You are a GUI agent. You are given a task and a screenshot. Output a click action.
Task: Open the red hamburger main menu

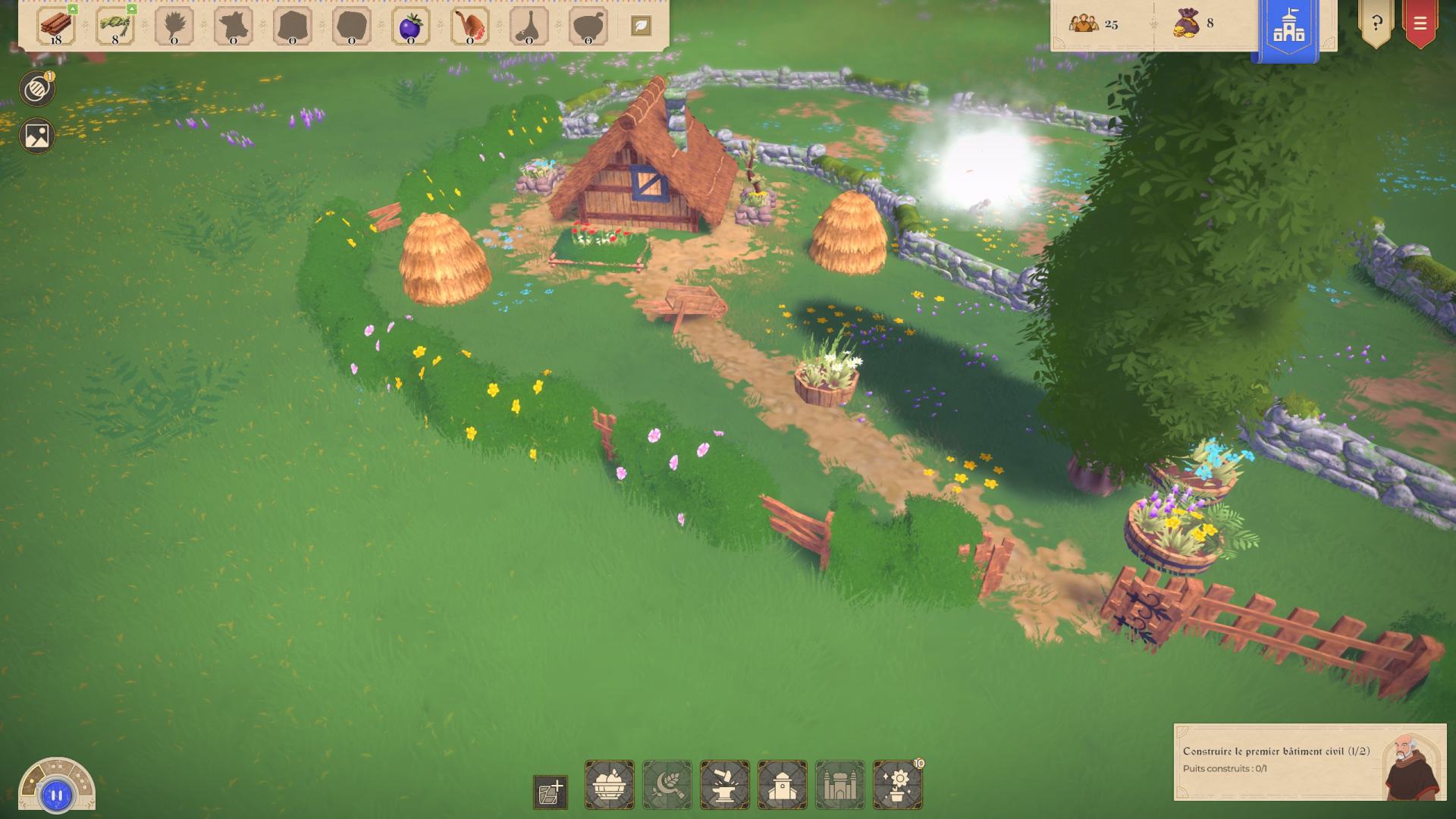point(1420,23)
